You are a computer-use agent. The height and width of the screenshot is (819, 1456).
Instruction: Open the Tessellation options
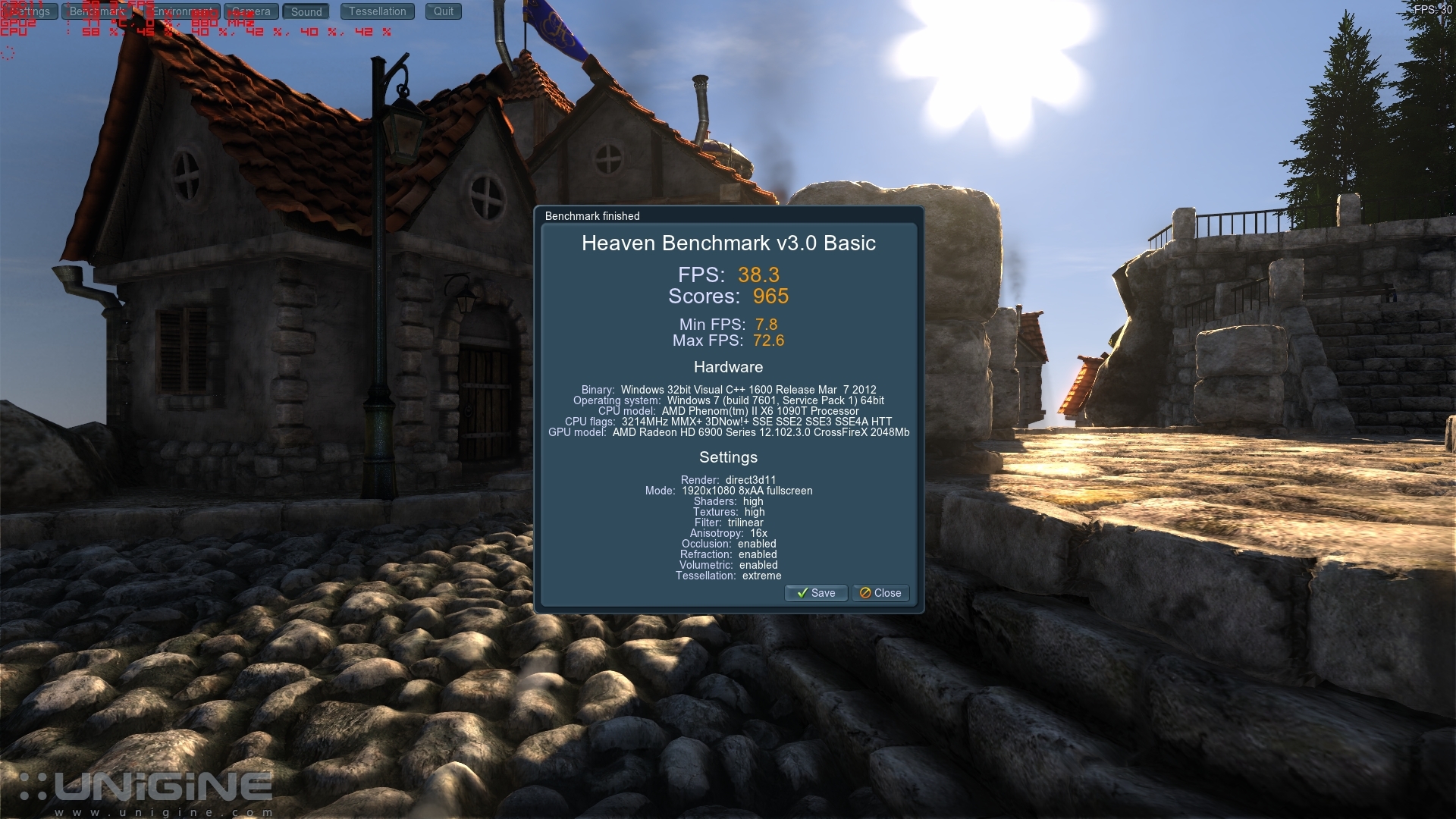coord(378,11)
